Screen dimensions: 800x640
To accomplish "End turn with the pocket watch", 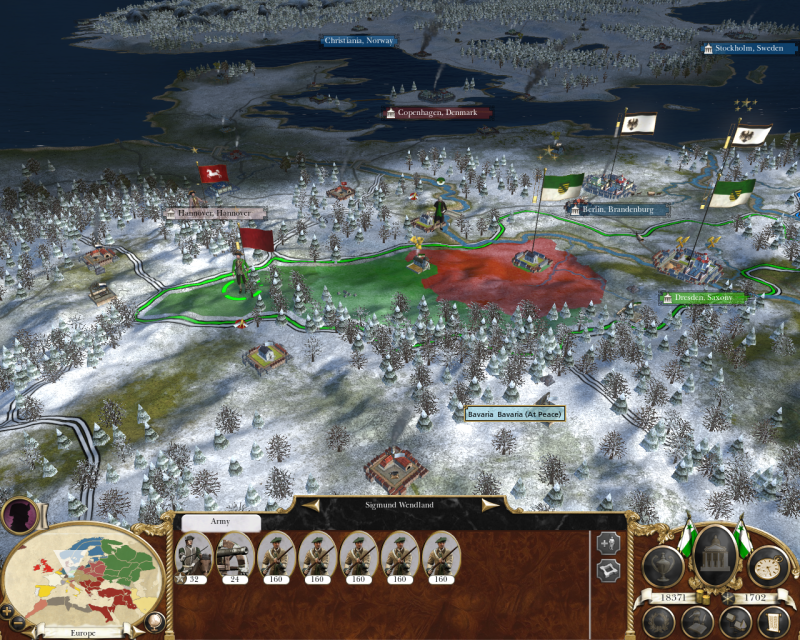I will point(767,566).
